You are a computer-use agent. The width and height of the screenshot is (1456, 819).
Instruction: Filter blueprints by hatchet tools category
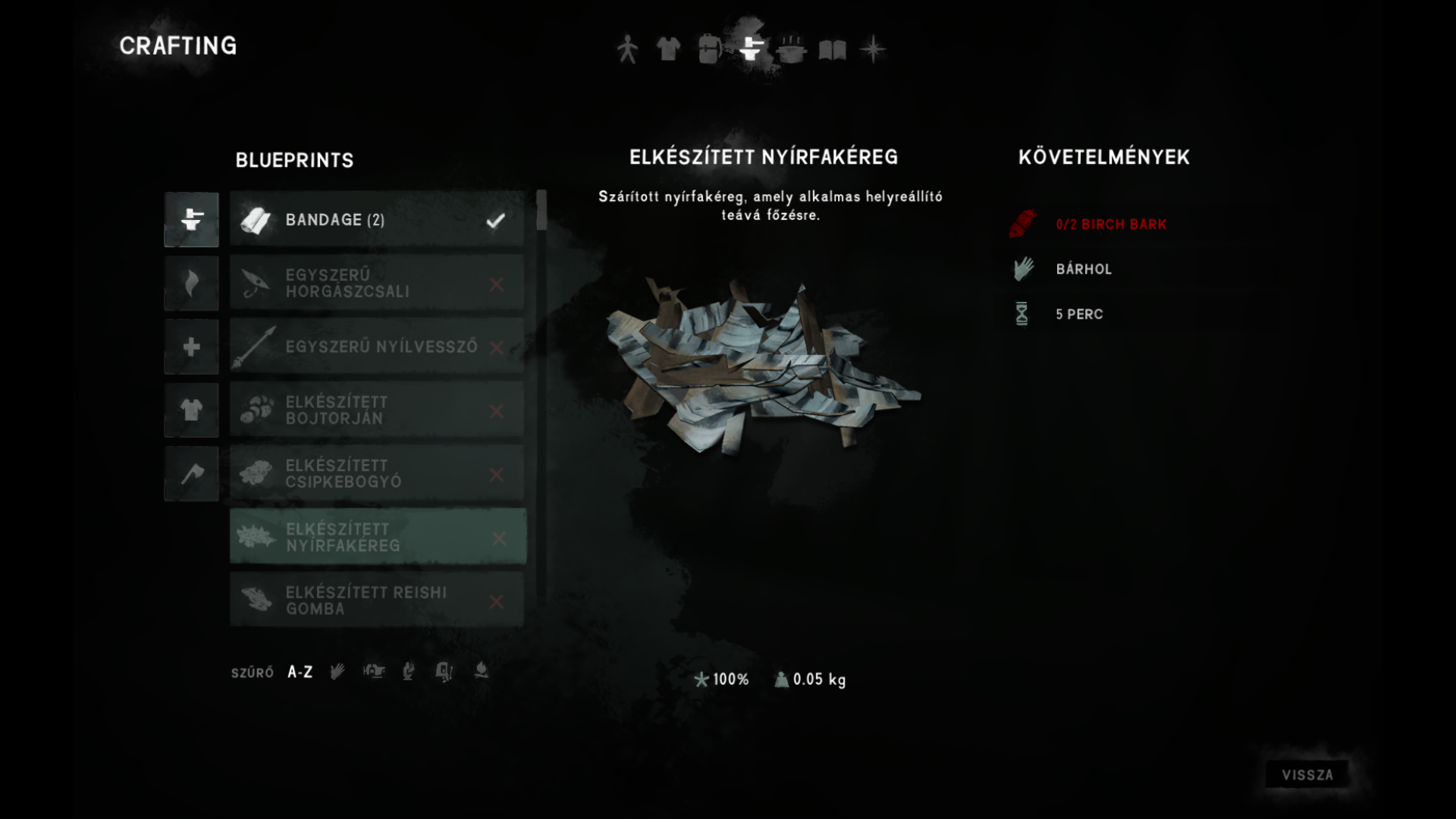[x=191, y=474]
